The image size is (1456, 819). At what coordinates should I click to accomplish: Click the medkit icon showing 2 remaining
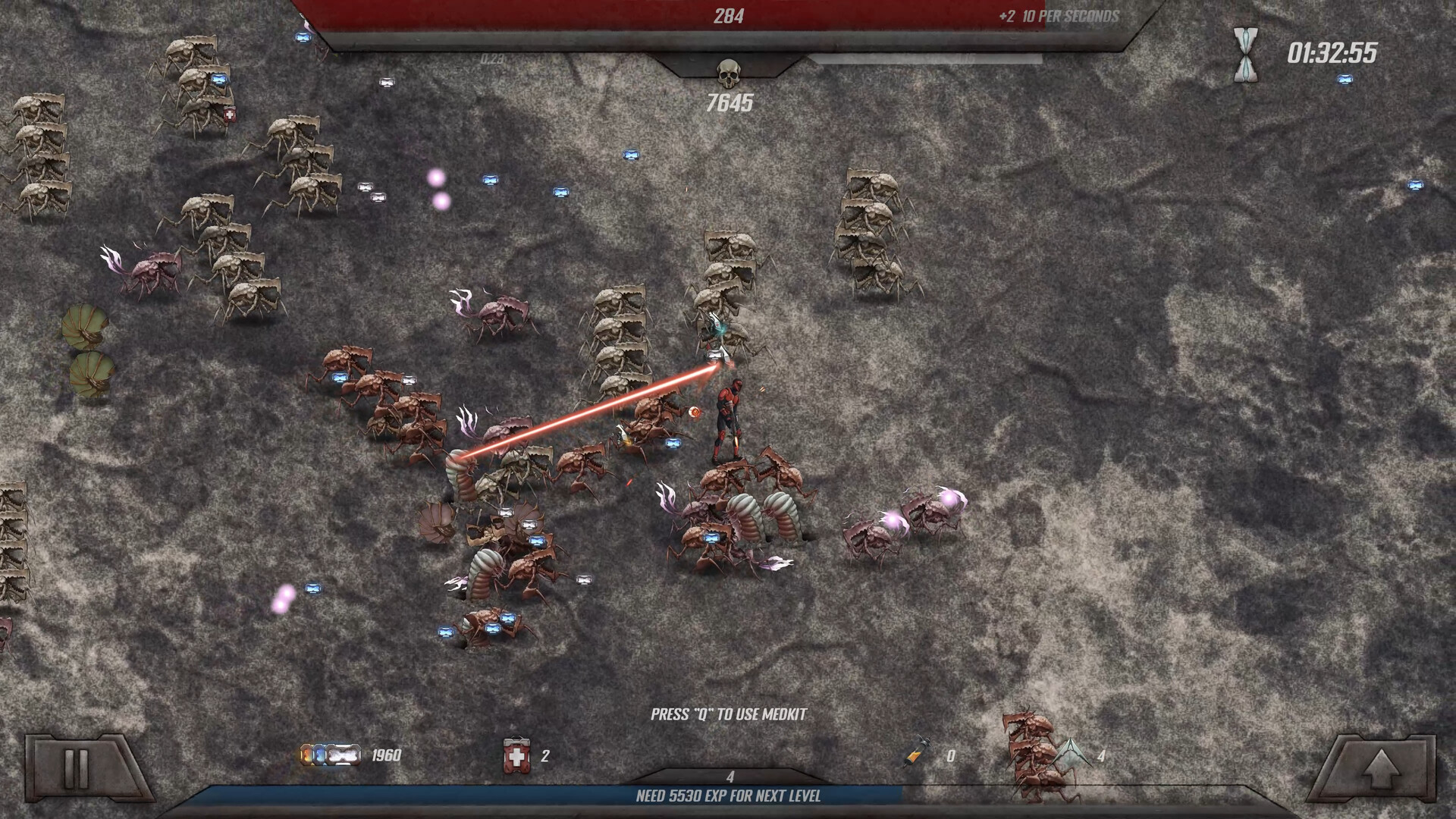tap(516, 755)
